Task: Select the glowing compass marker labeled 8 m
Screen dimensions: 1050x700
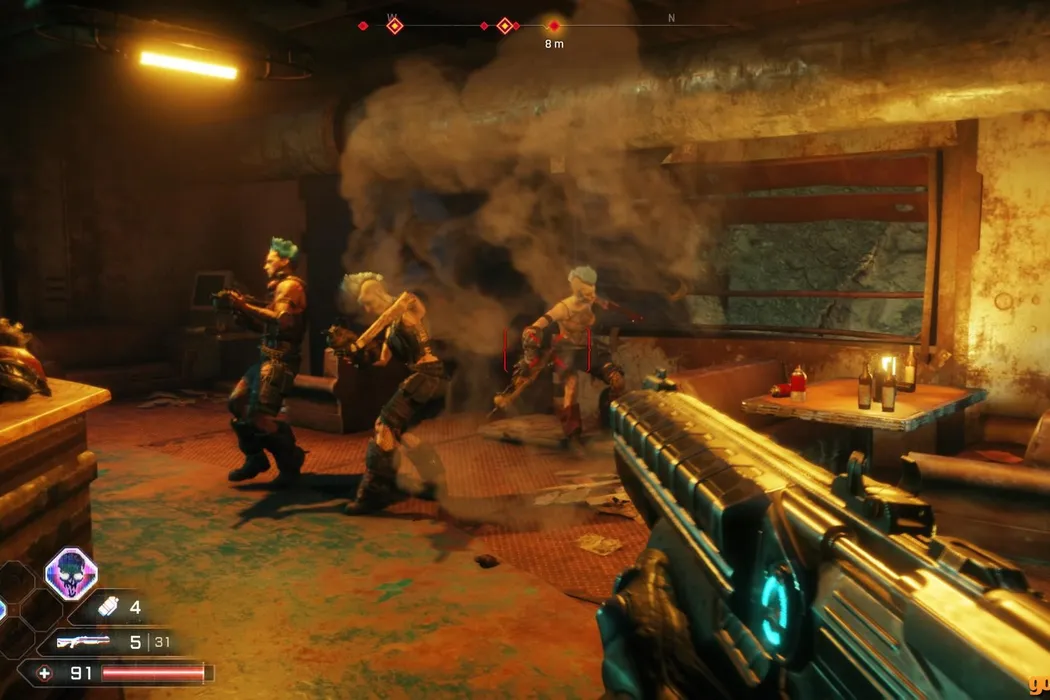Action: [554, 26]
